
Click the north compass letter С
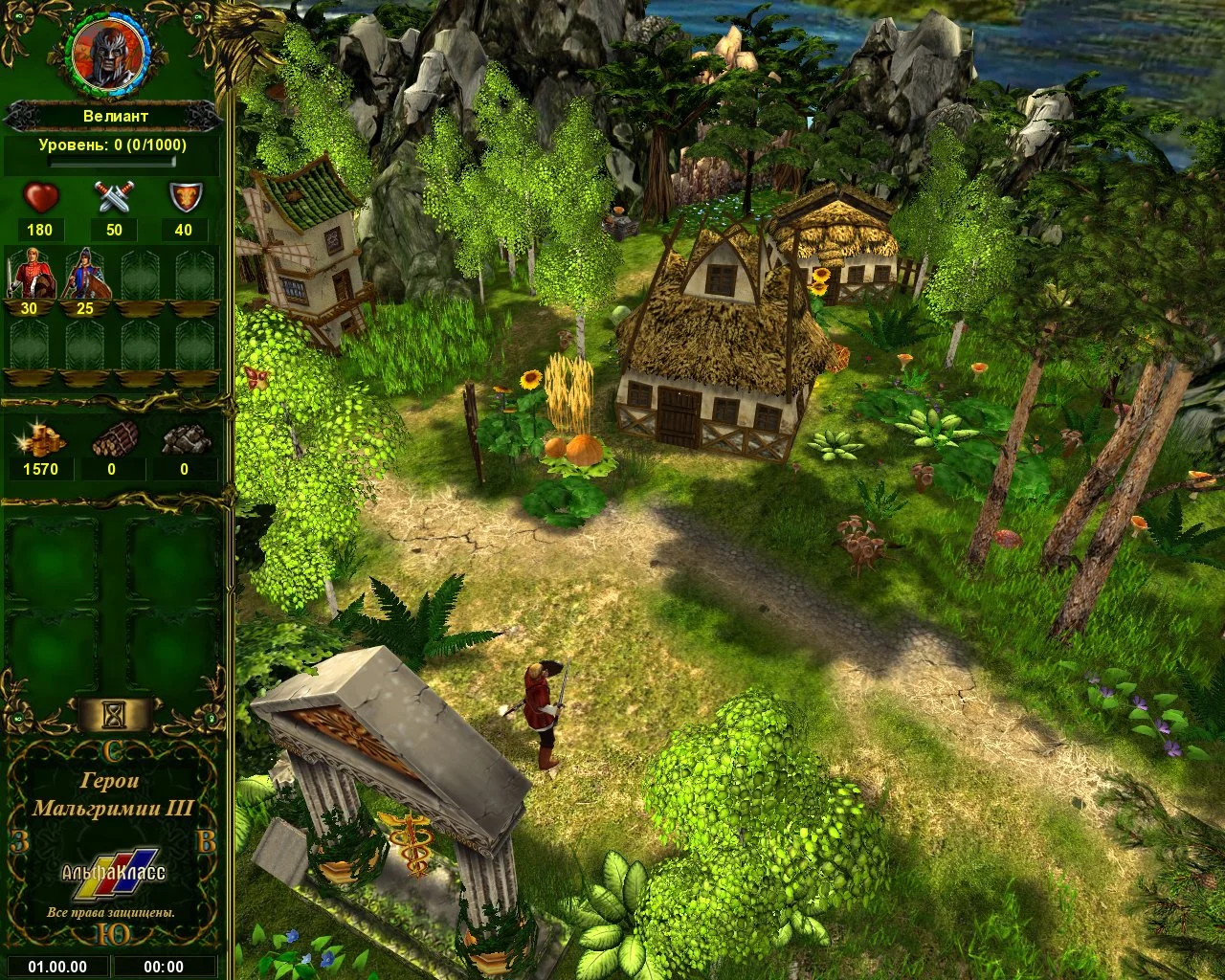coord(113,750)
